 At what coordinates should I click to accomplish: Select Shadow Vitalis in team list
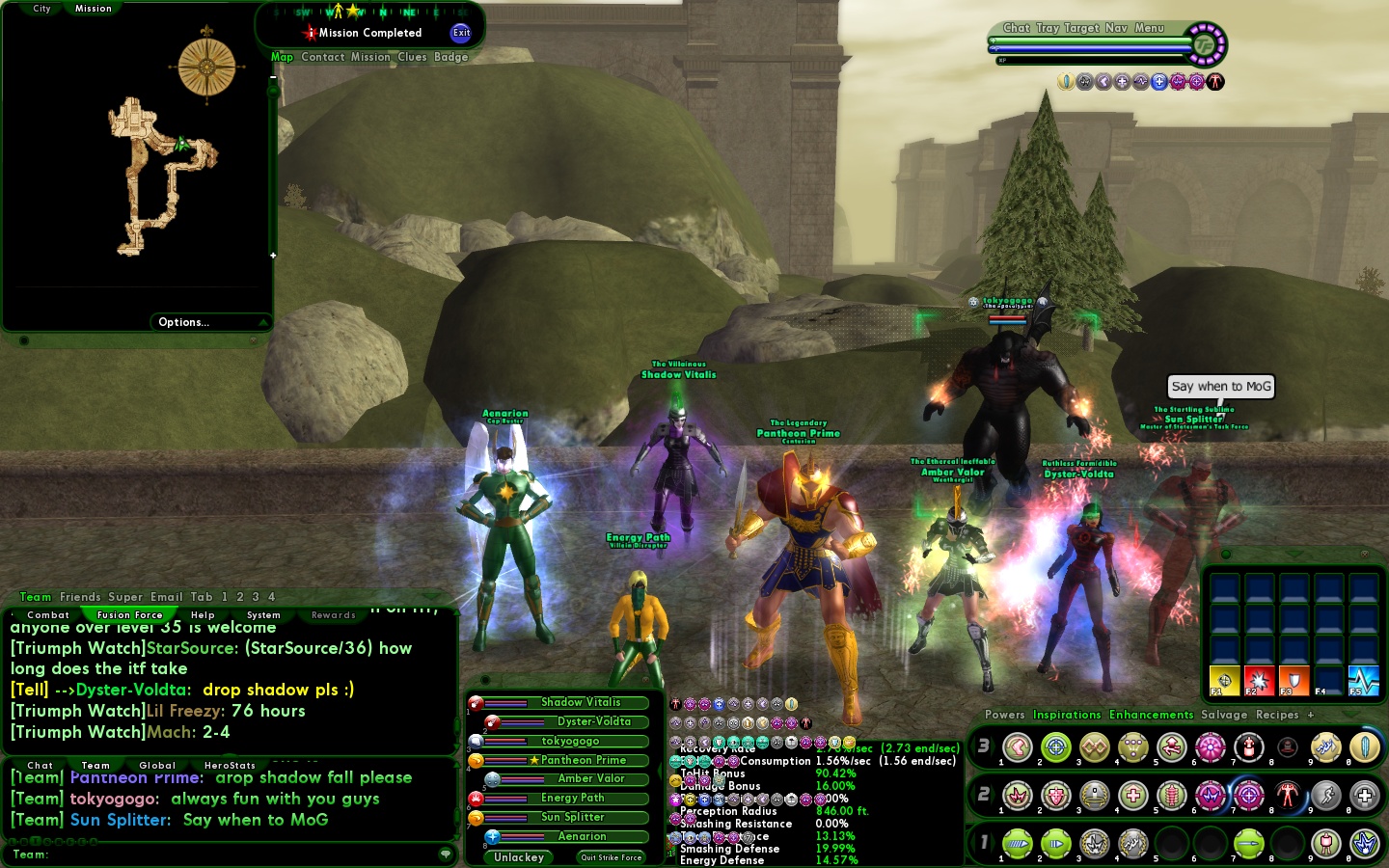coord(580,702)
